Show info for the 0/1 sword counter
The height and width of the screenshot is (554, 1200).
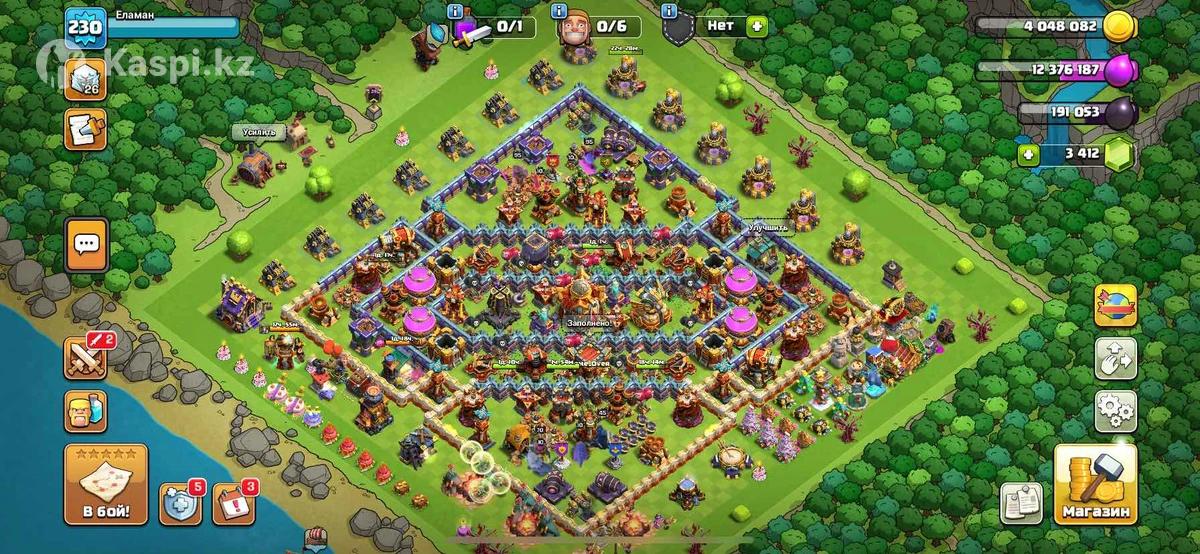point(455,12)
